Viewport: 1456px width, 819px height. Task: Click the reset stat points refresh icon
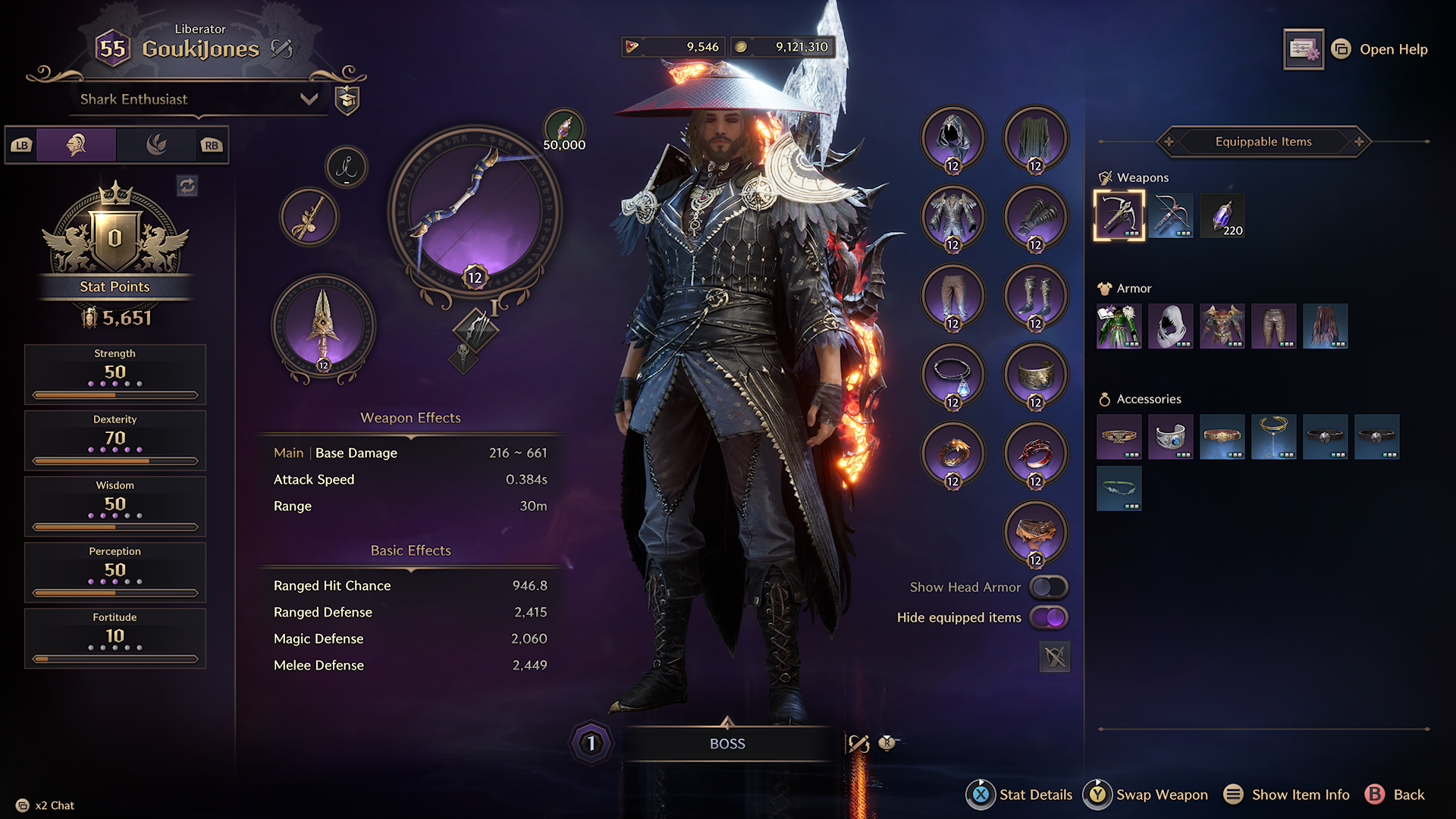click(187, 185)
